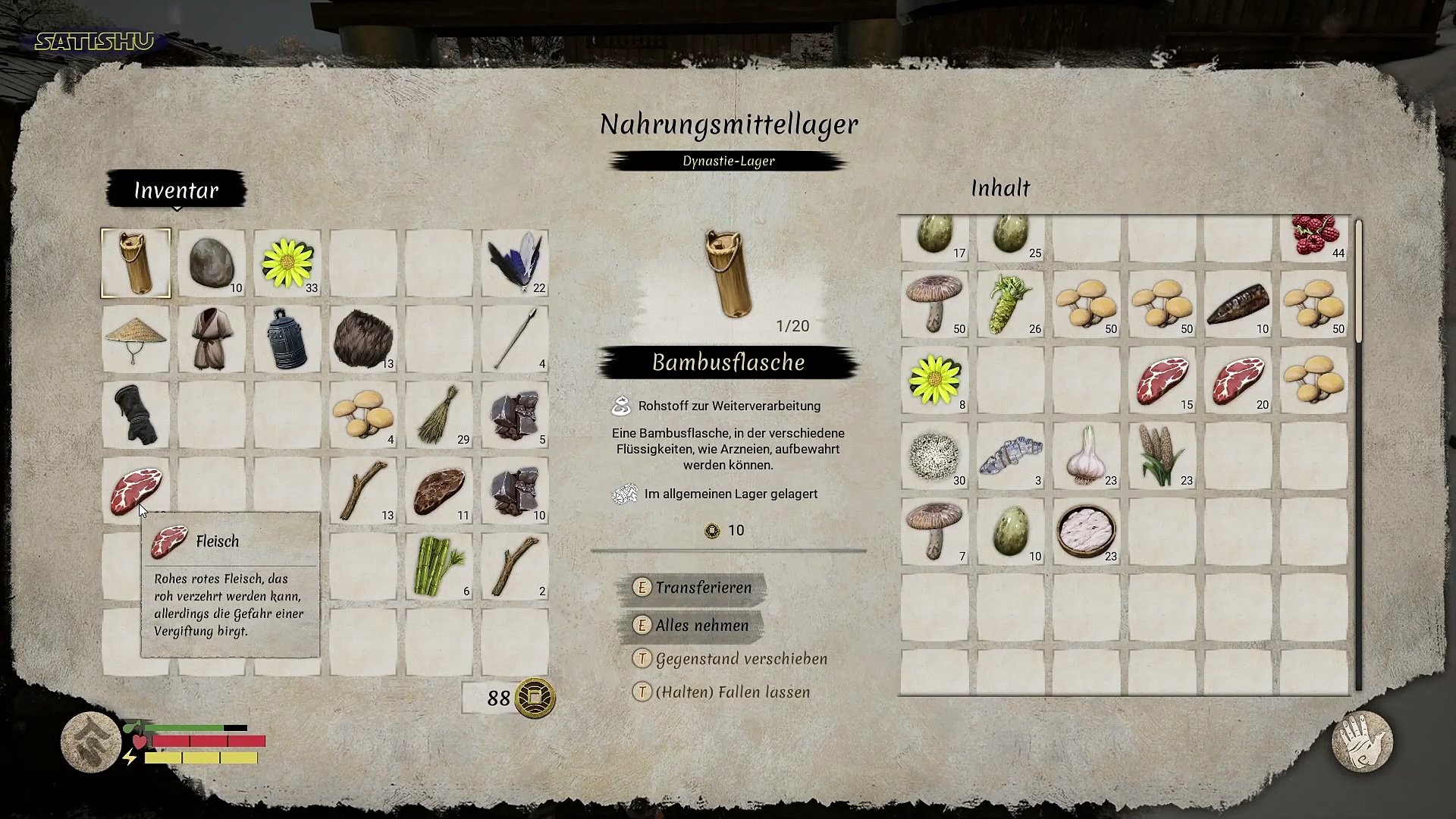This screenshot has height=819, width=1456.
Task: Select the garlic bulb stack
Action: (x=1087, y=456)
